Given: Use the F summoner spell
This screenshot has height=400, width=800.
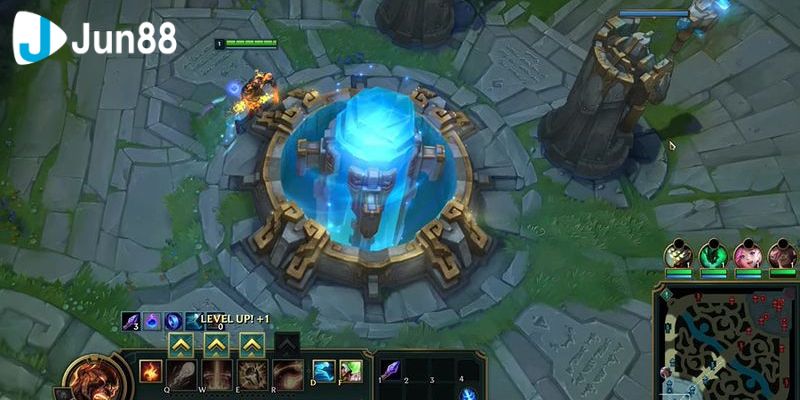Looking at the screenshot, I should (350, 371).
